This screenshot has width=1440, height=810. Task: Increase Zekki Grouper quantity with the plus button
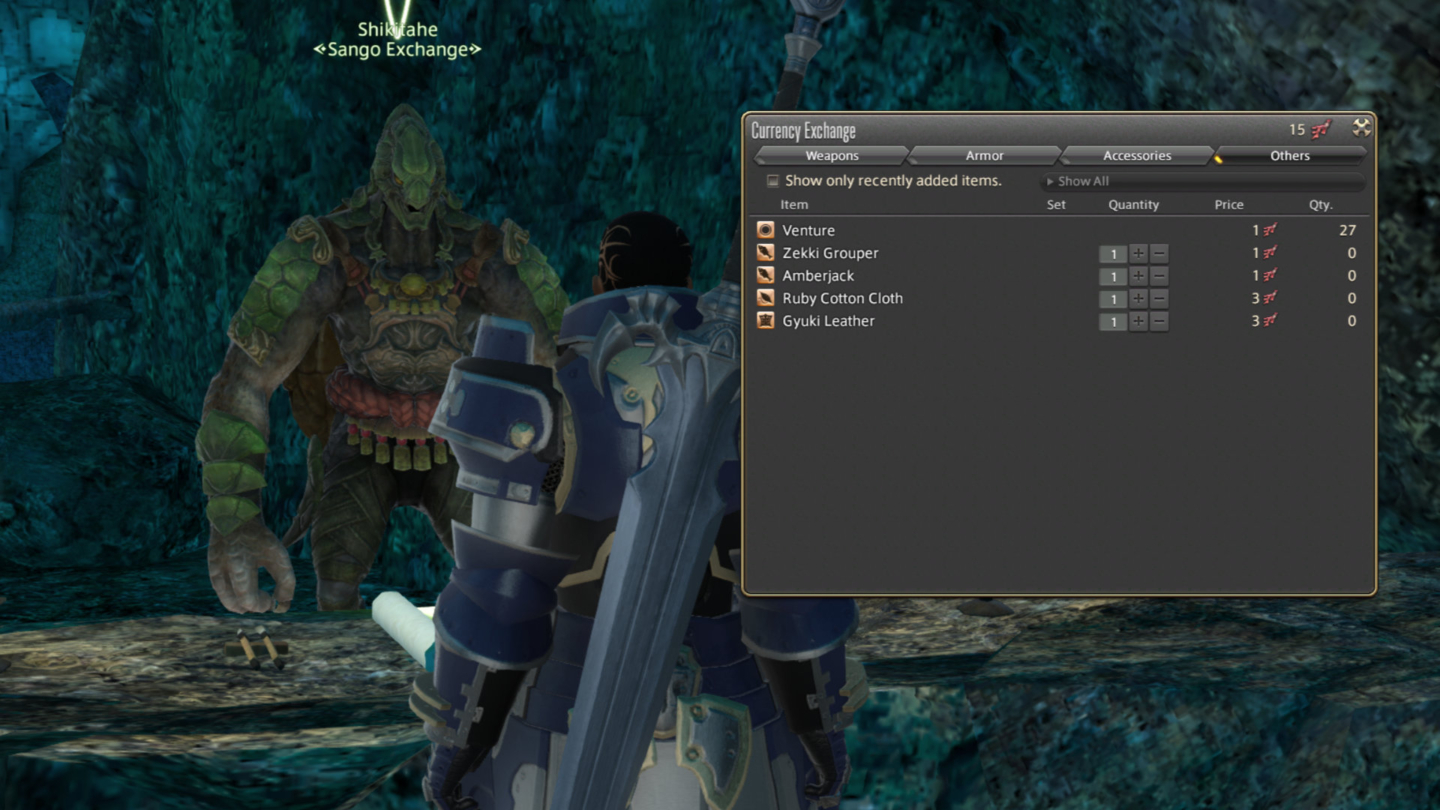click(1139, 254)
